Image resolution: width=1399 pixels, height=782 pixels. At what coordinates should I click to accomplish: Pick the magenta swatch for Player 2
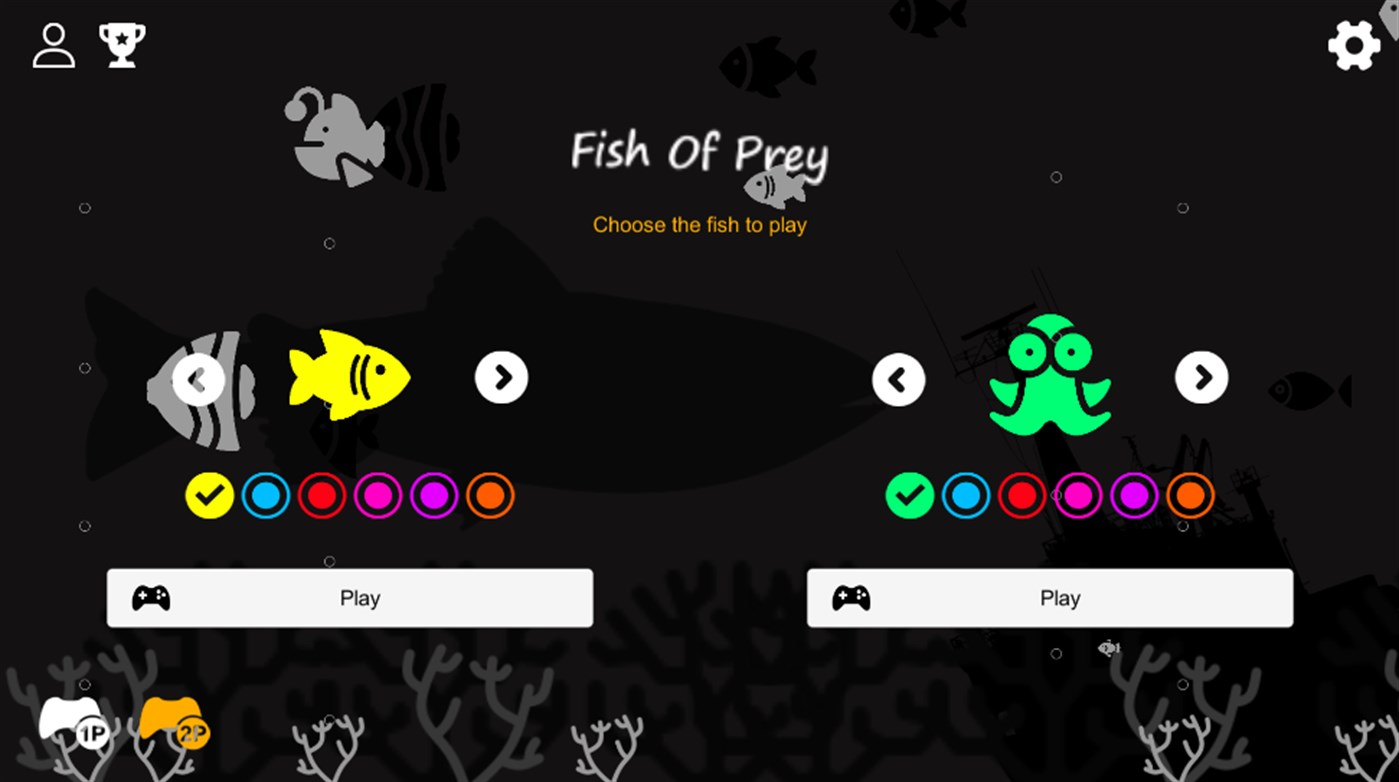click(x=1077, y=495)
